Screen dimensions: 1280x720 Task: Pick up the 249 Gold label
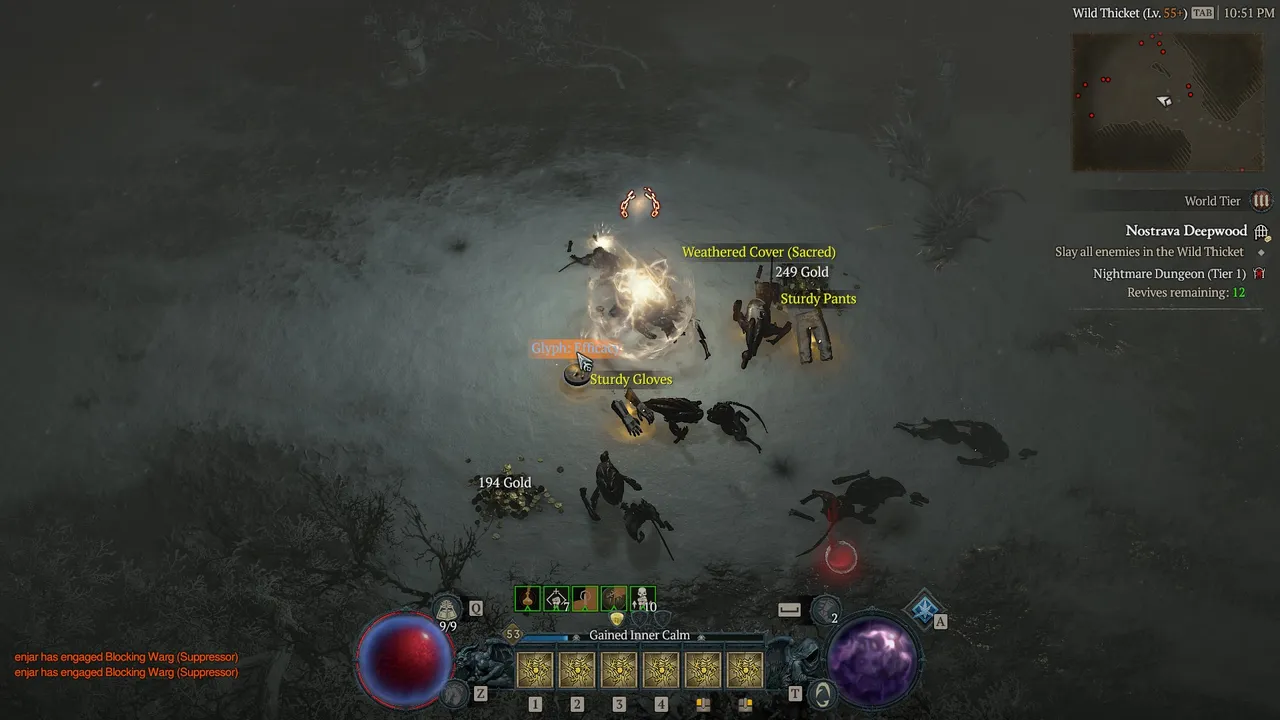point(801,272)
